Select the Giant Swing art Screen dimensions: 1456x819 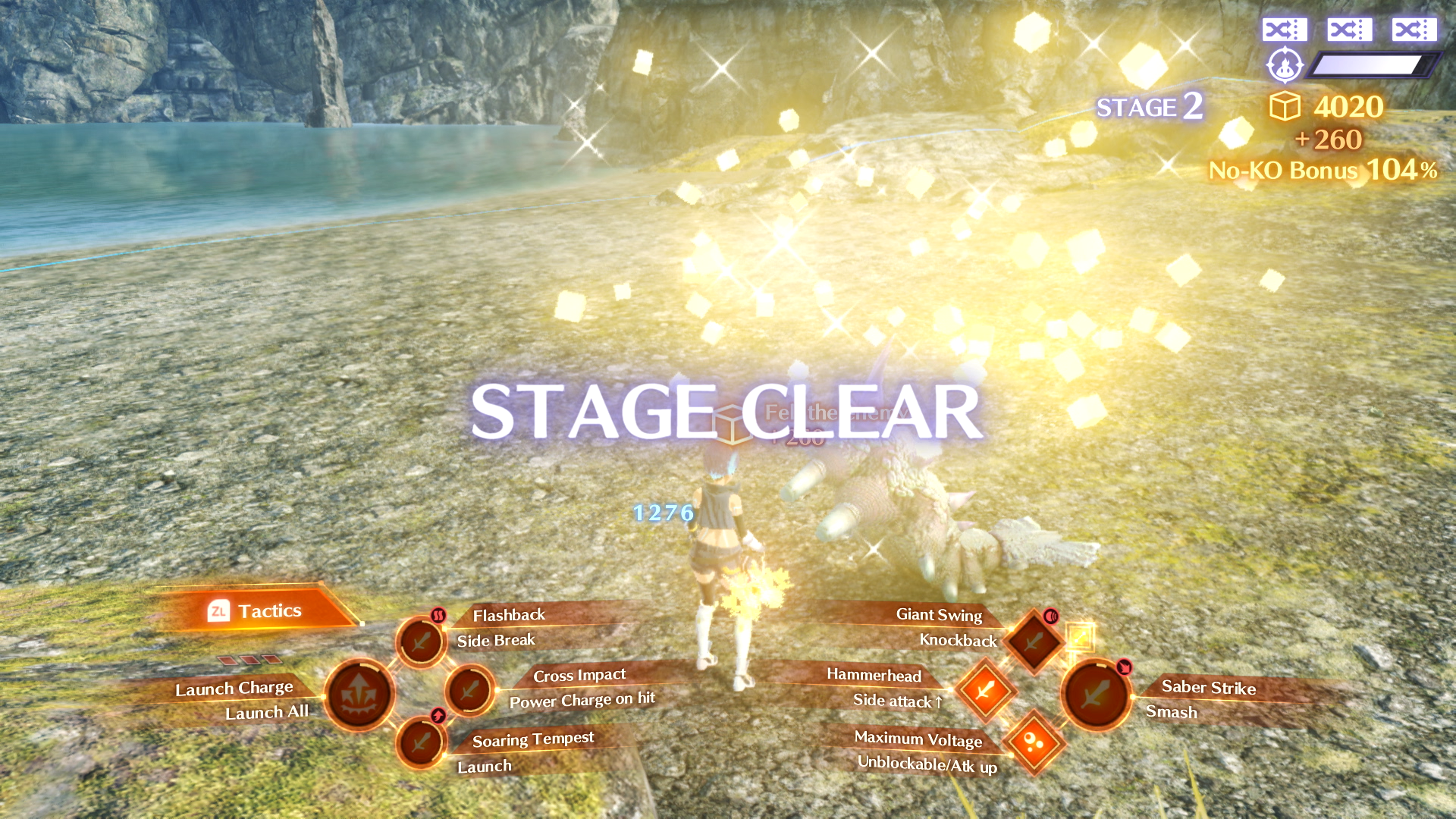point(1033,642)
